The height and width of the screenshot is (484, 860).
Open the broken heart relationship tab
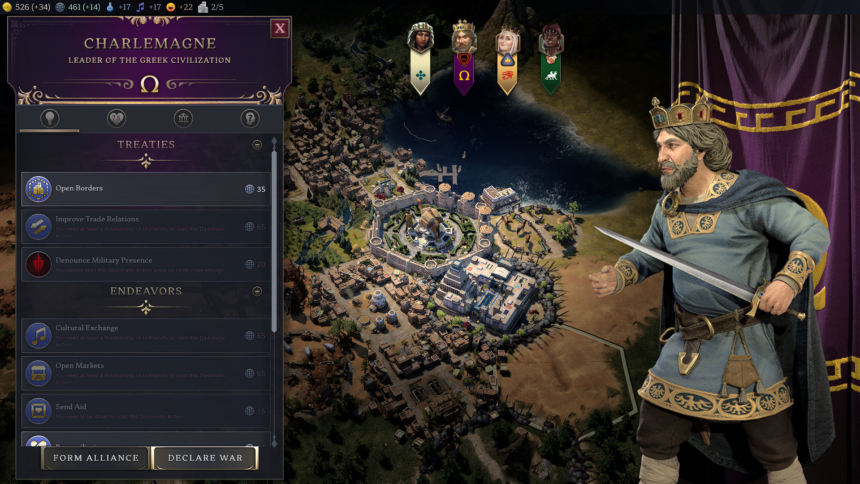point(116,118)
